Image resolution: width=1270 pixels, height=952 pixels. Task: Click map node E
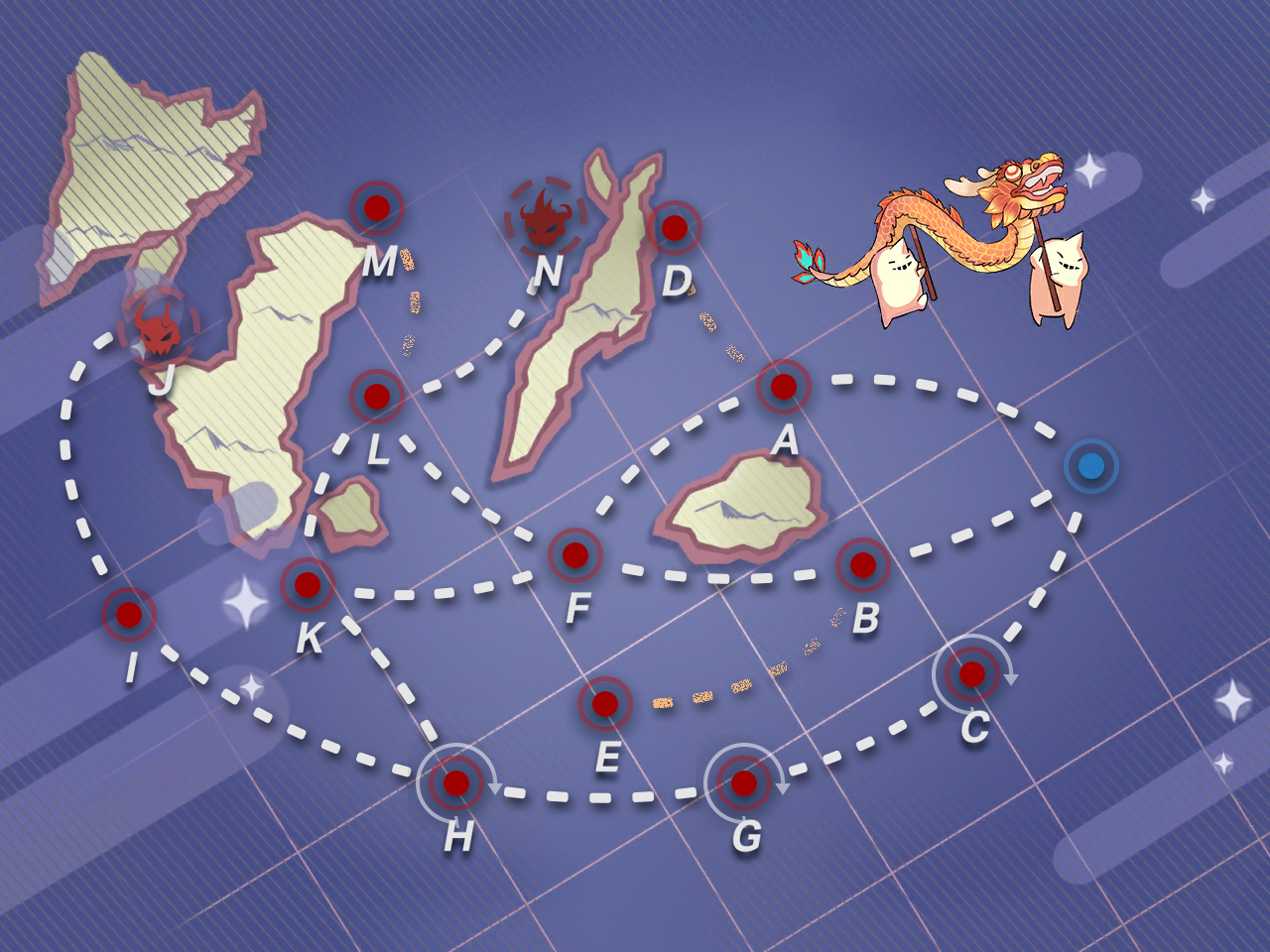pyautogui.click(x=605, y=704)
